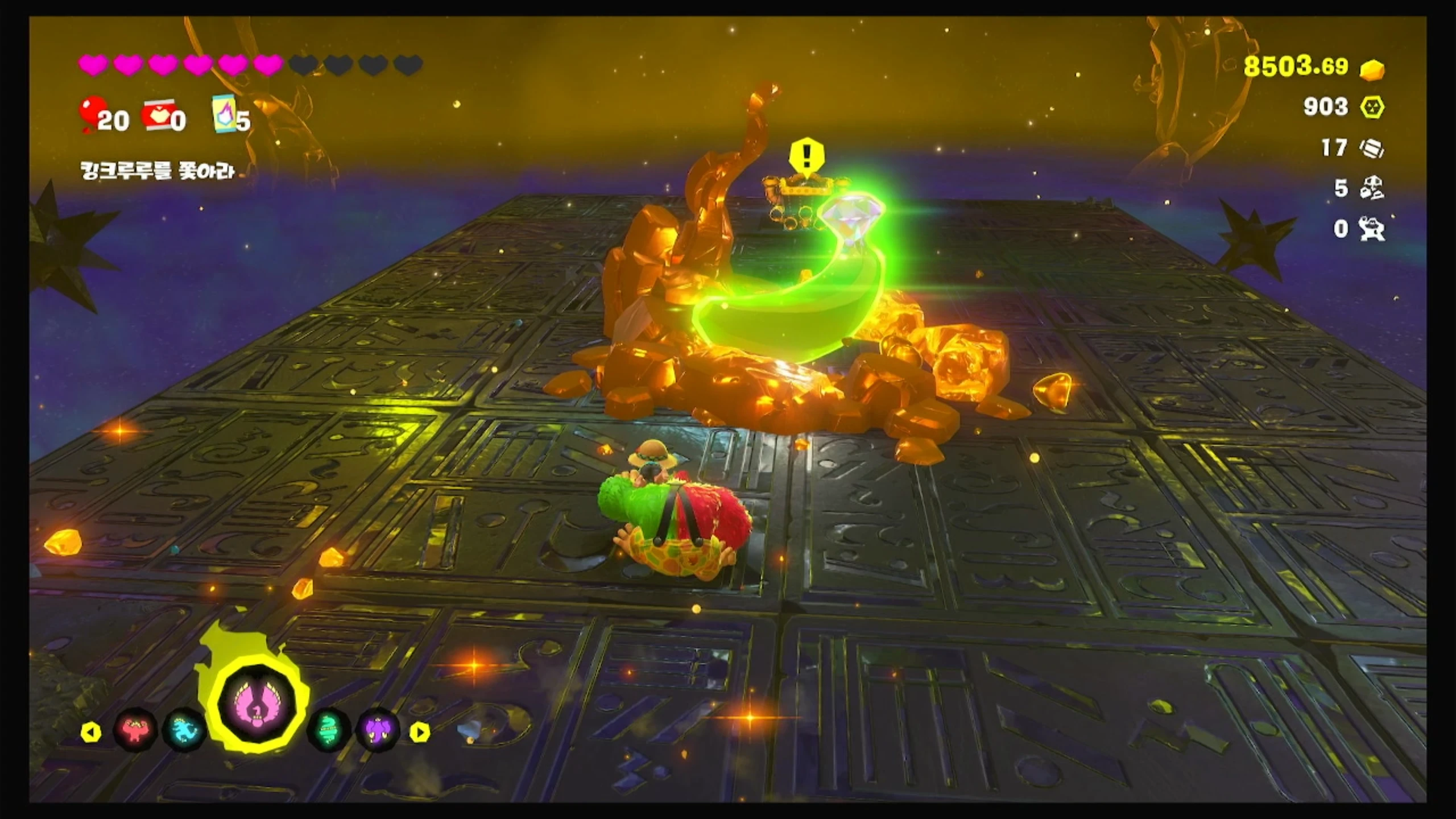This screenshot has height=819, width=1456.
Task: Choose the blue Zebra Bananza icon
Action: [184, 731]
